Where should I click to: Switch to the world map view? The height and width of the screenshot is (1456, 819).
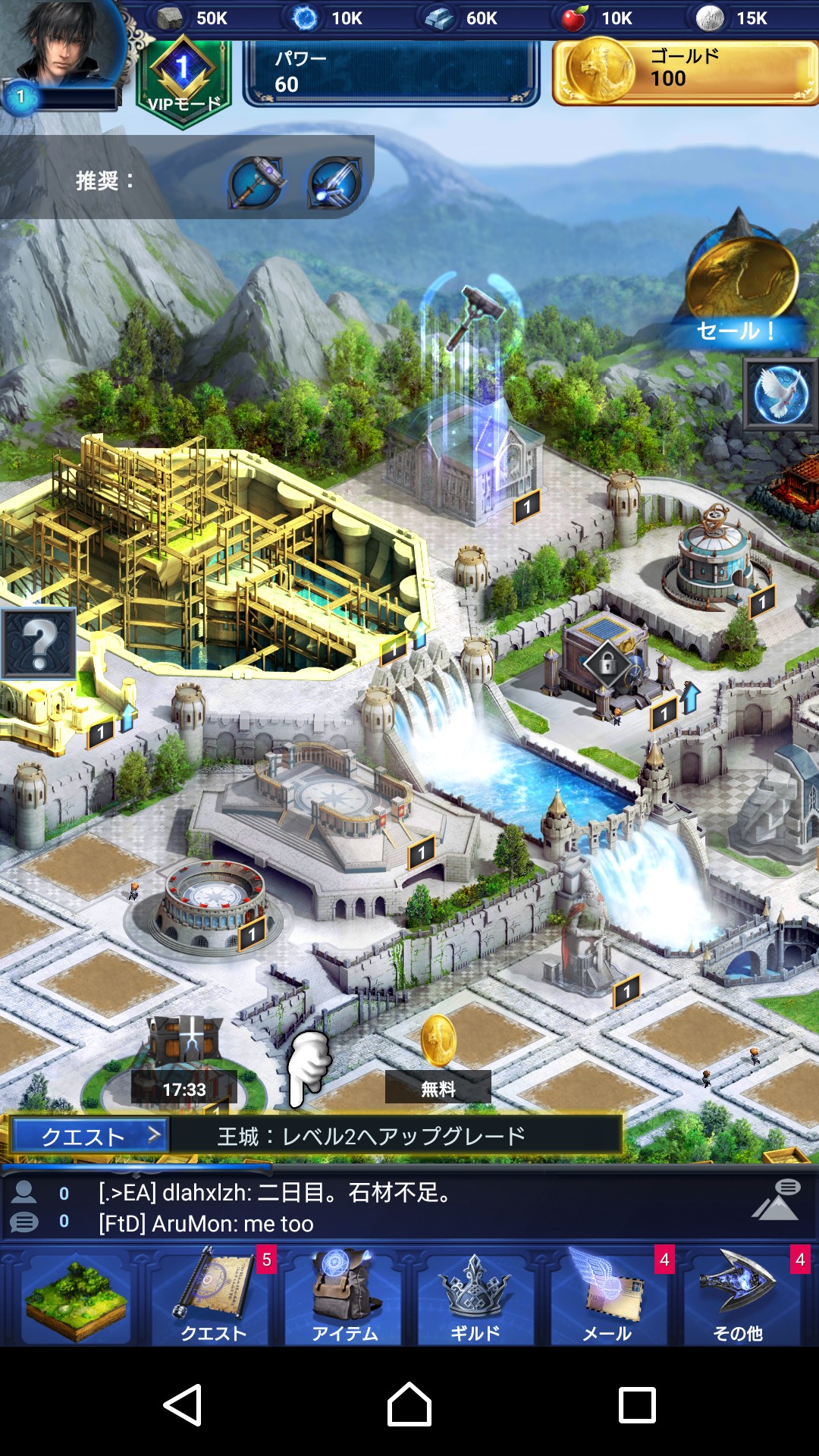(76, 1298)
